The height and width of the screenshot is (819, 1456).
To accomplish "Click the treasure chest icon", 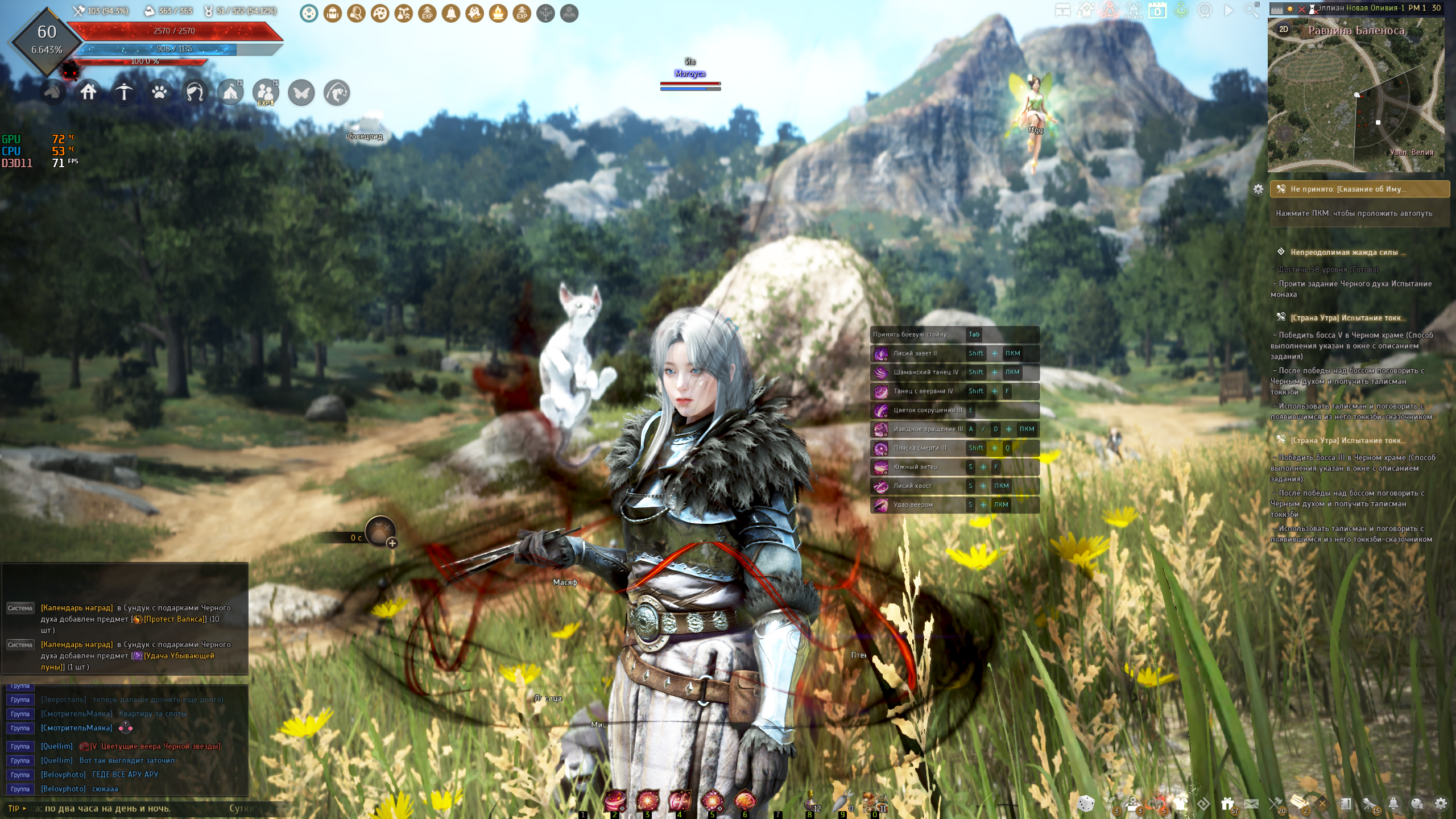I will pyautogui.click(x=1062, y=10).
